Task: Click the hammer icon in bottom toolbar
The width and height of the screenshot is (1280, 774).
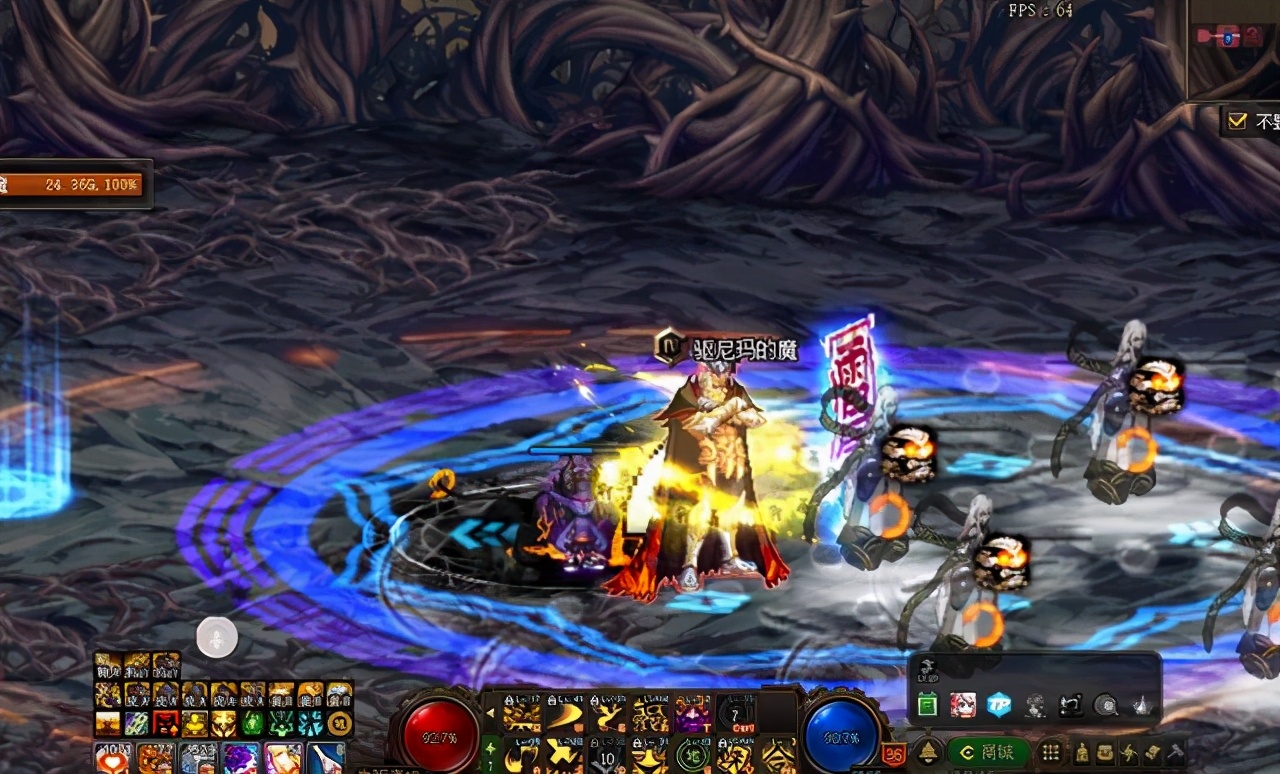Action: pos(1176,752)
